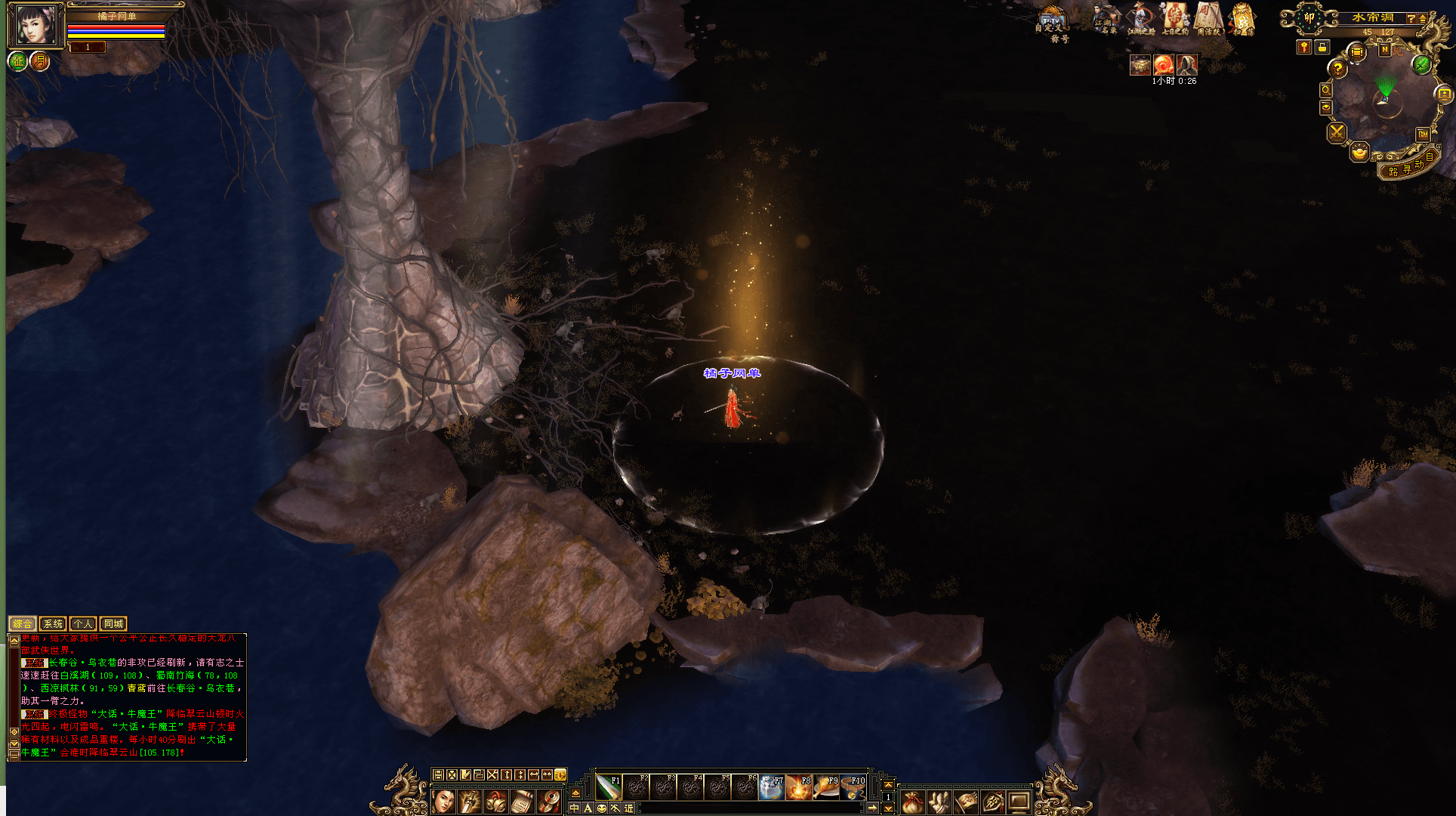
Task: Open the 周活跃 weekly activity icon
Action: click(1208, 18)
